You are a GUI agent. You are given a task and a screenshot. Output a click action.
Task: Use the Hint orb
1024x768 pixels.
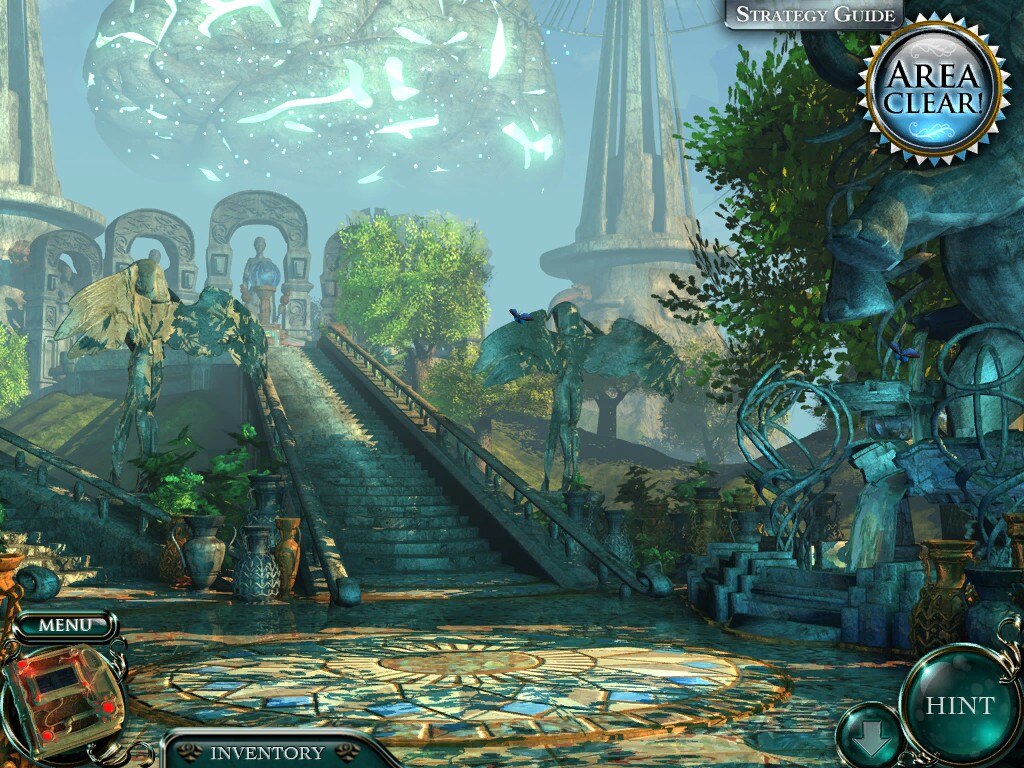tap(959, 705)
